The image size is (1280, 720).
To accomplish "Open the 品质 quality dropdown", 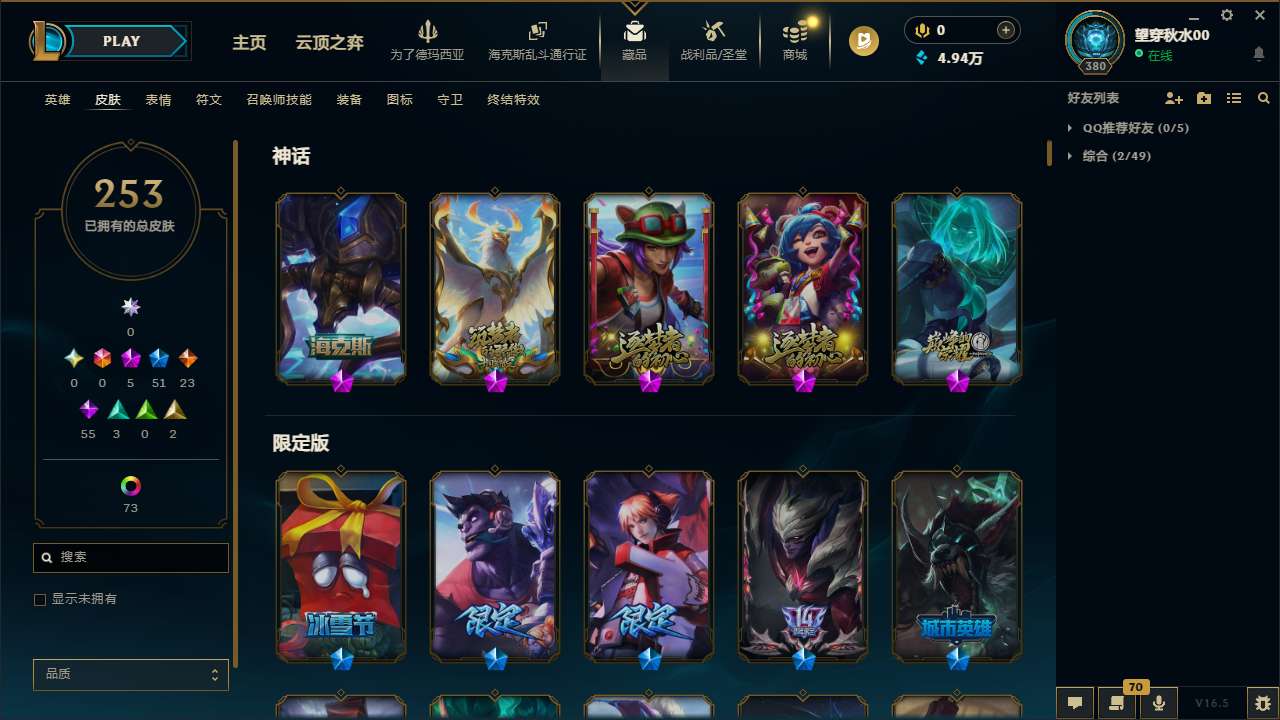I will [x=130, y=674].
